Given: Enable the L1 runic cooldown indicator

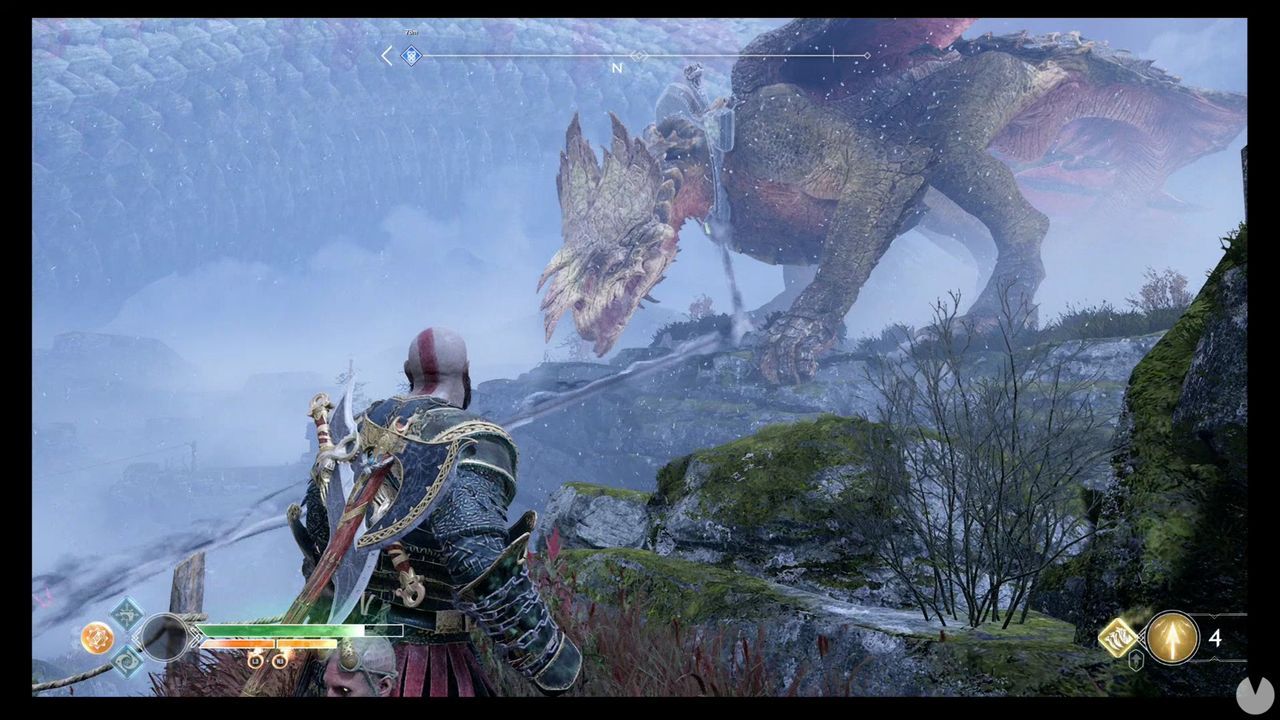Looking at the screenshot, I should (256, 660).
